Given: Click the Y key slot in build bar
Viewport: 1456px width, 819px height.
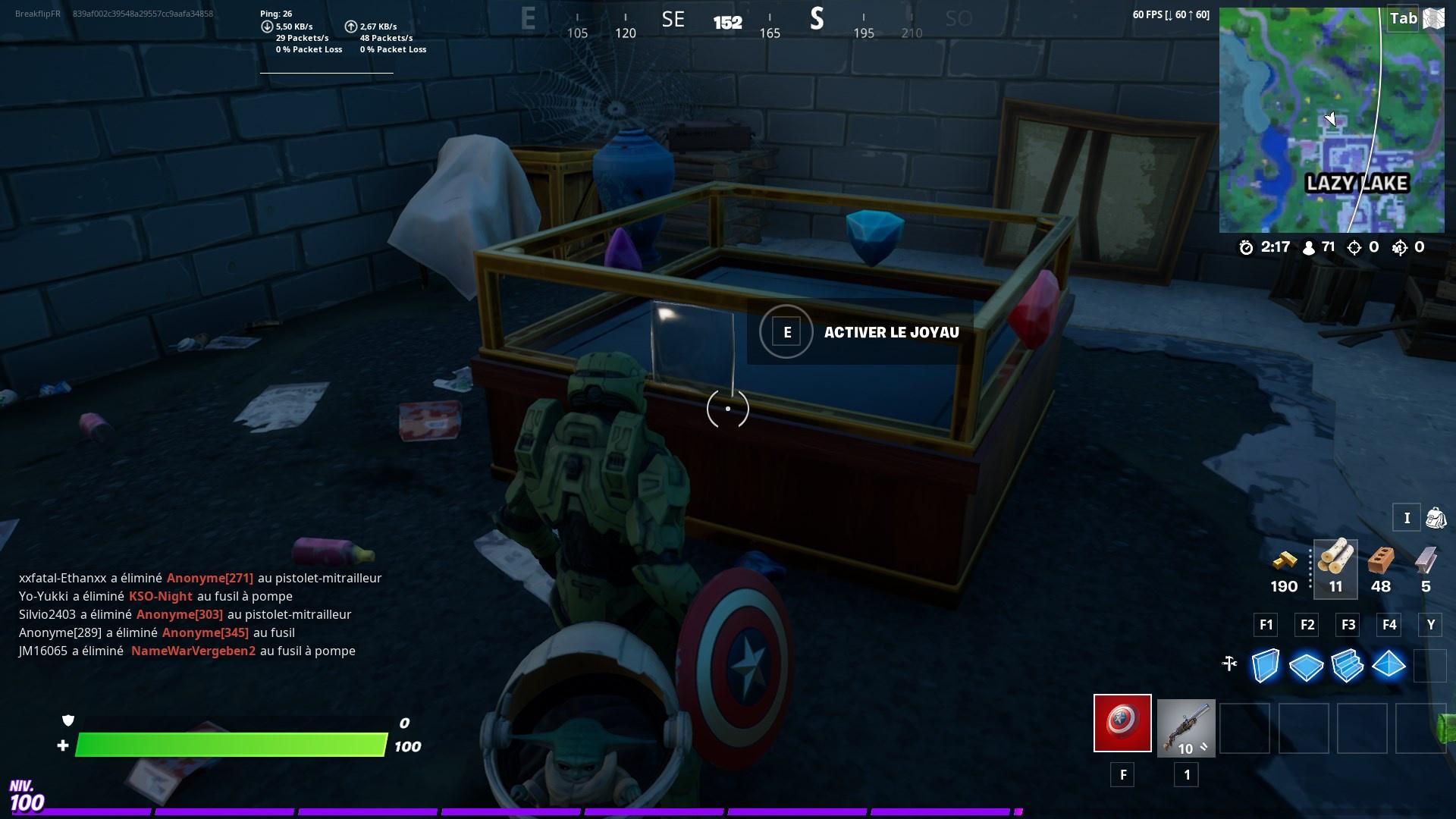Looking at the screenshot, I should point(1430,625).
